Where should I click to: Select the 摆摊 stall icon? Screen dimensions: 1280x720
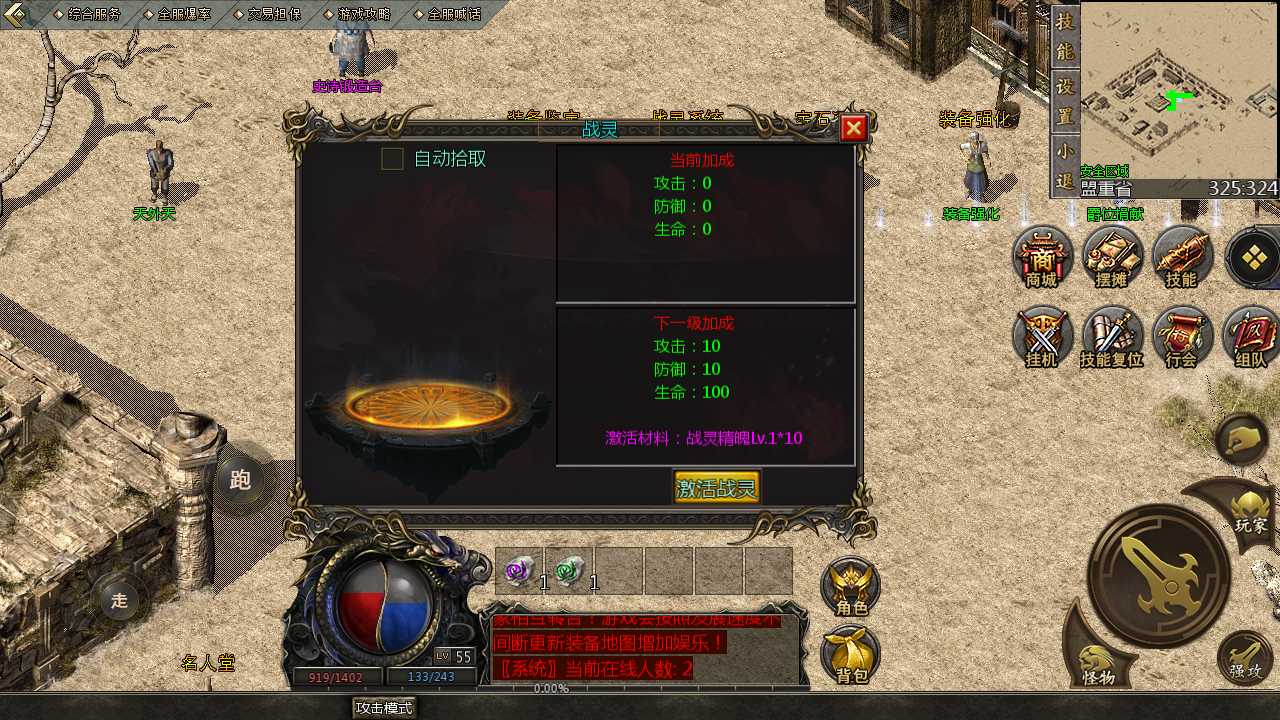coord(1112,258)
